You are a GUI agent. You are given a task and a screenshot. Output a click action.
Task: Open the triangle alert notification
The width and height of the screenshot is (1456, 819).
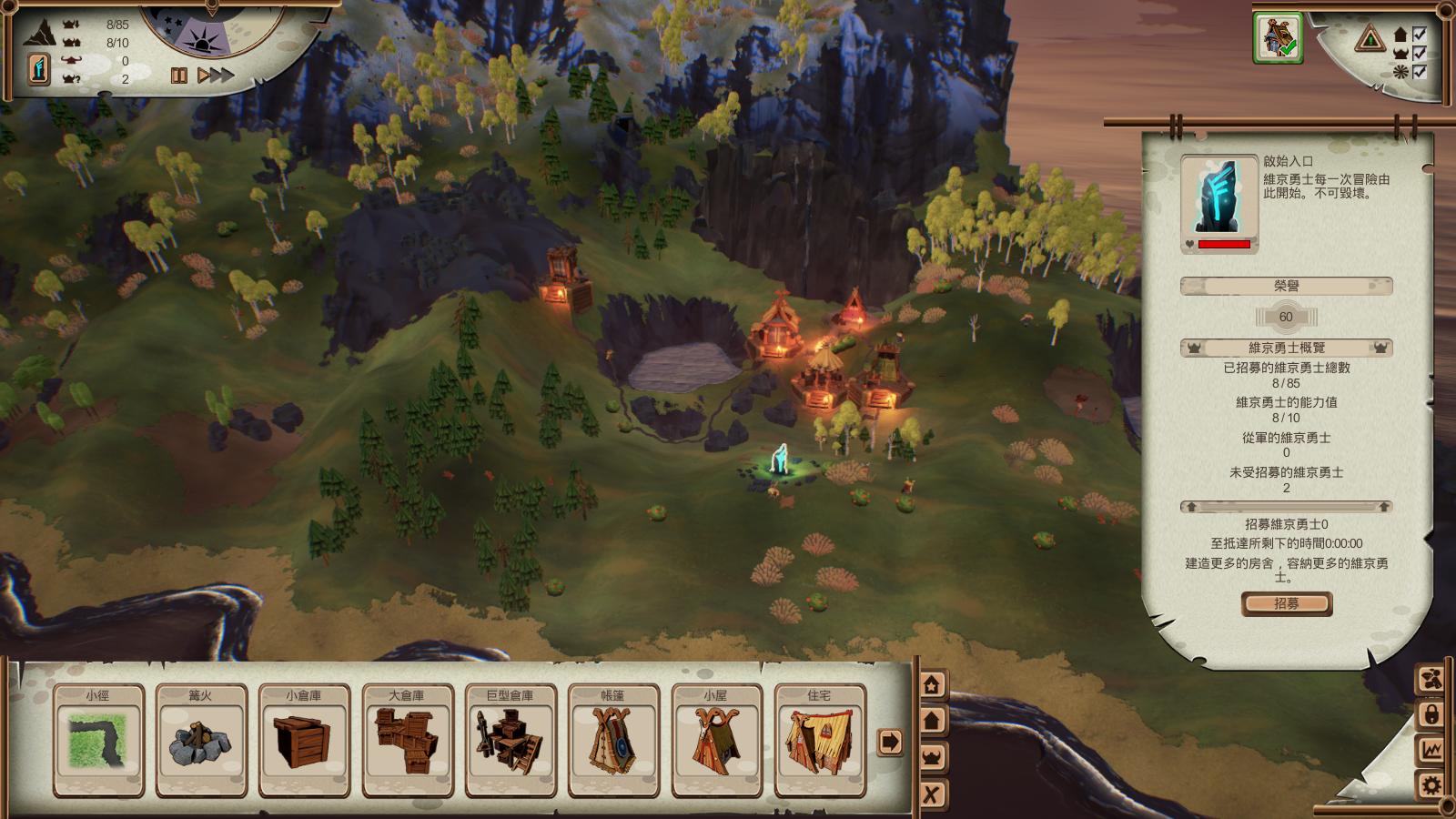coord(1370,39)
